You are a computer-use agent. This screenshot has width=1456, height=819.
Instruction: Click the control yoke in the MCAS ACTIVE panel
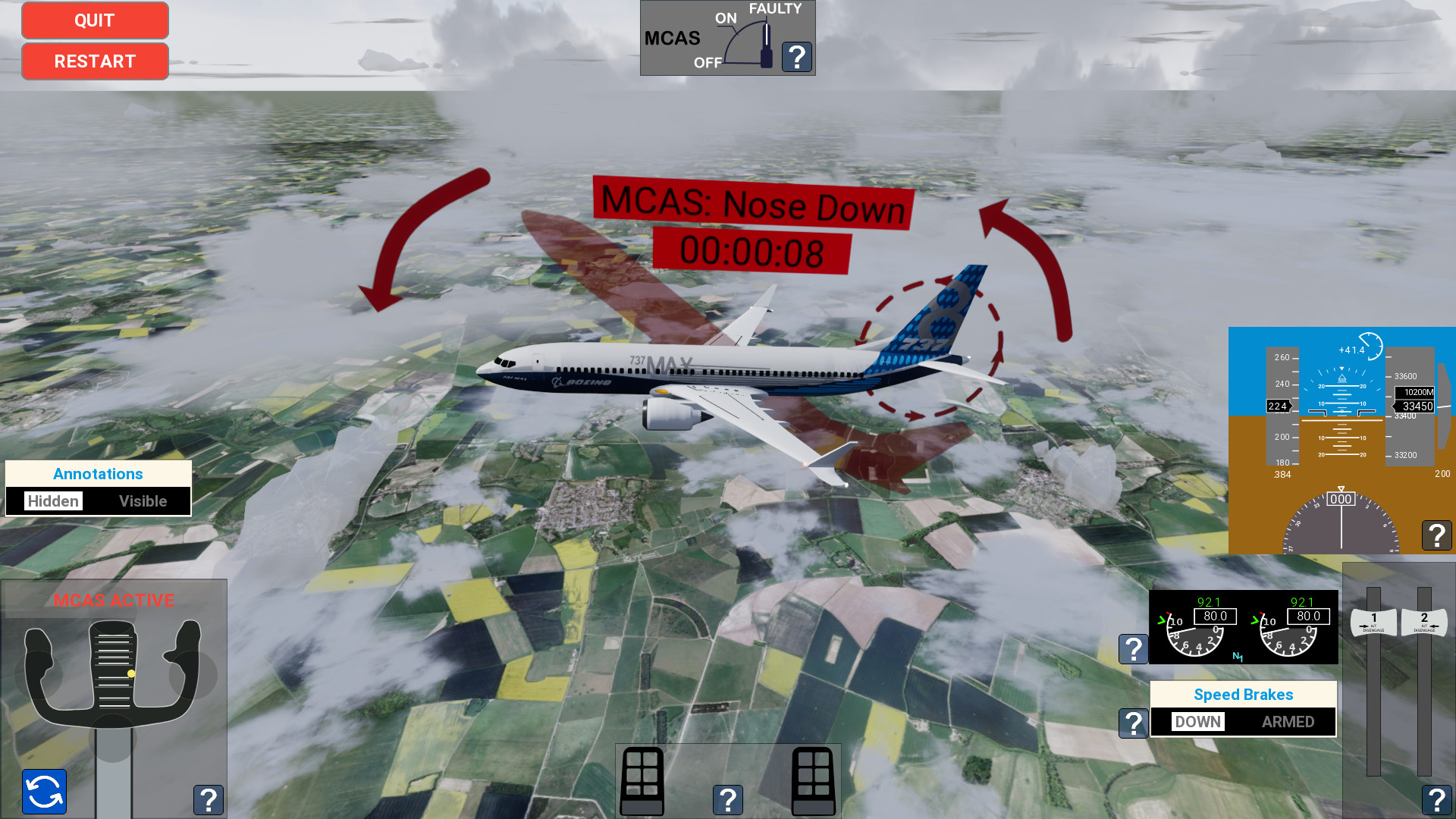112,671
